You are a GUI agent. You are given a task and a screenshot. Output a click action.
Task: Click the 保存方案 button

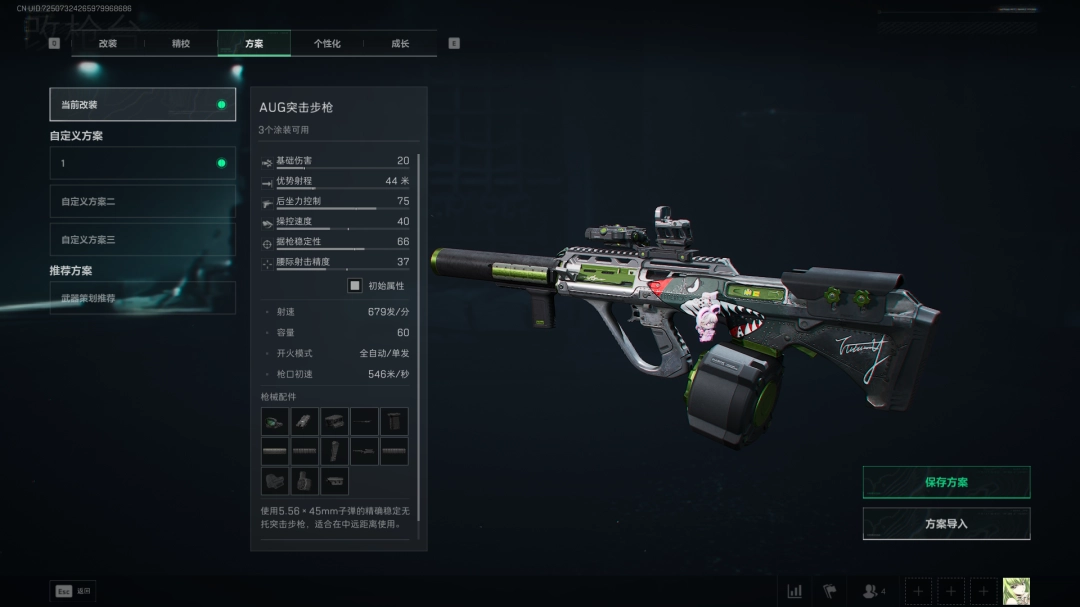946,482
